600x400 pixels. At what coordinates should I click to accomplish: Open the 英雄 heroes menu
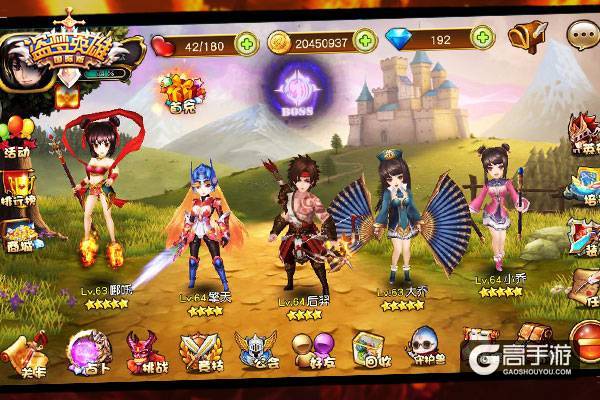pos(585,133)
